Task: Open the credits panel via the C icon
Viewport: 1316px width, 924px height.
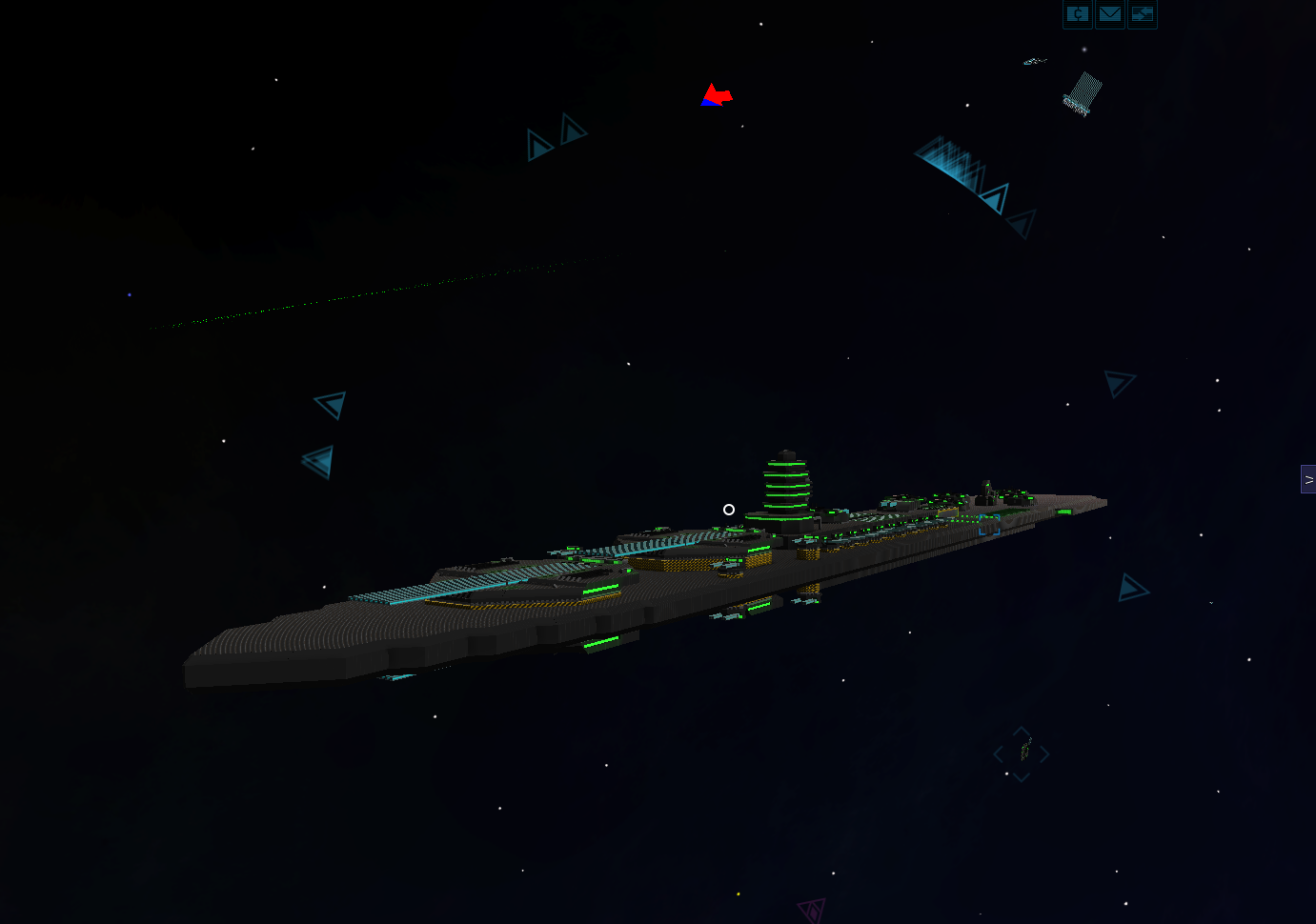Action: pos(1077,14)
